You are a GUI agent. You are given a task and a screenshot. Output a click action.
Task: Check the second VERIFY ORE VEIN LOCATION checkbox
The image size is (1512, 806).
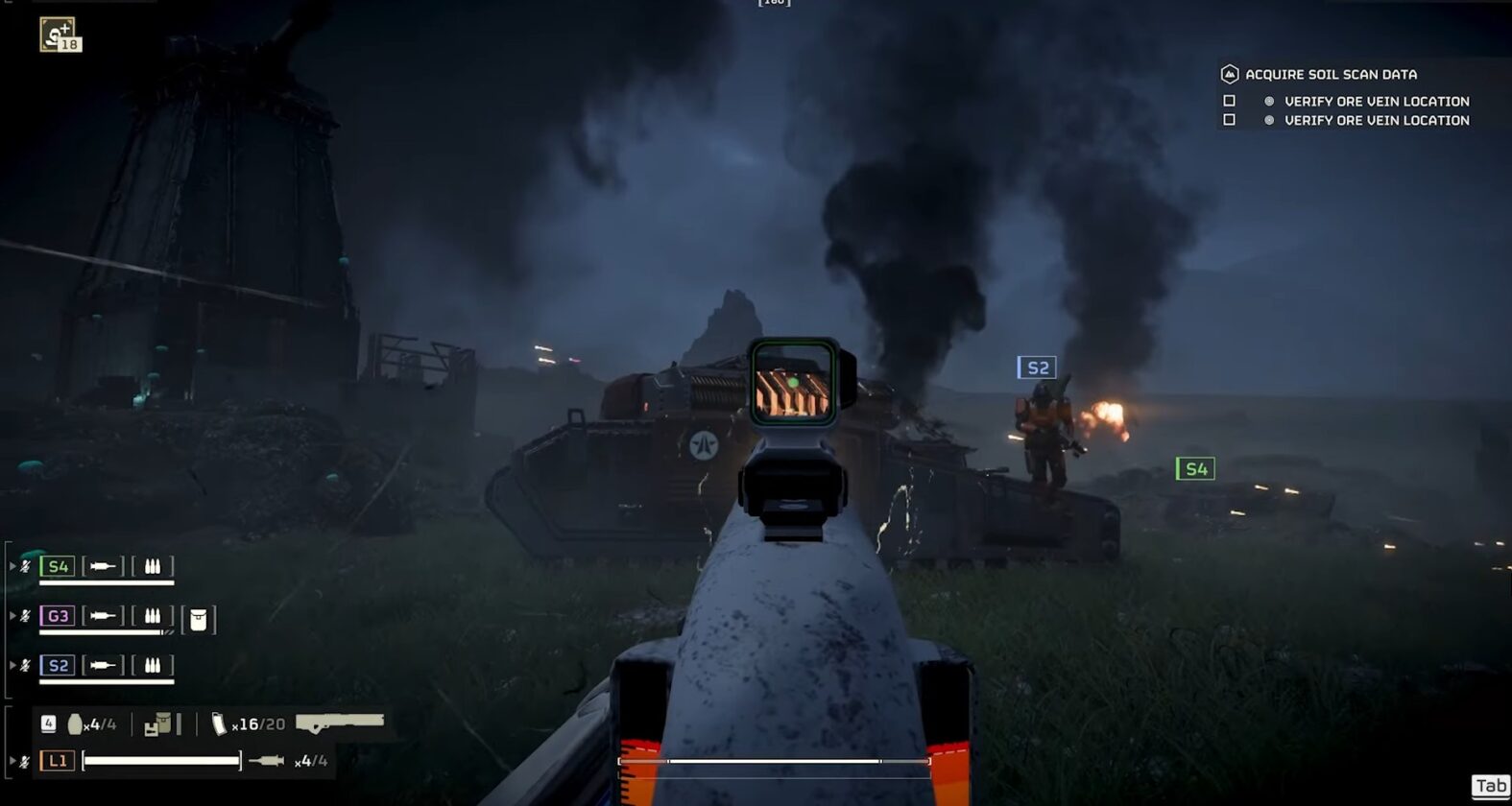point(1230,119)
